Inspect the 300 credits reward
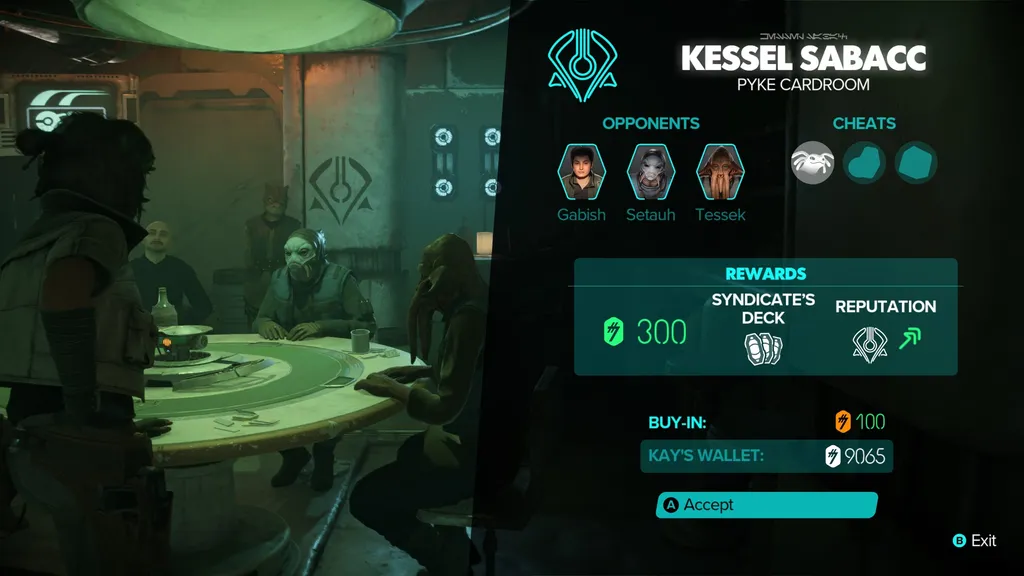Image resolution: width=1024 pixels, height=576 pixels. coord(647,332)
